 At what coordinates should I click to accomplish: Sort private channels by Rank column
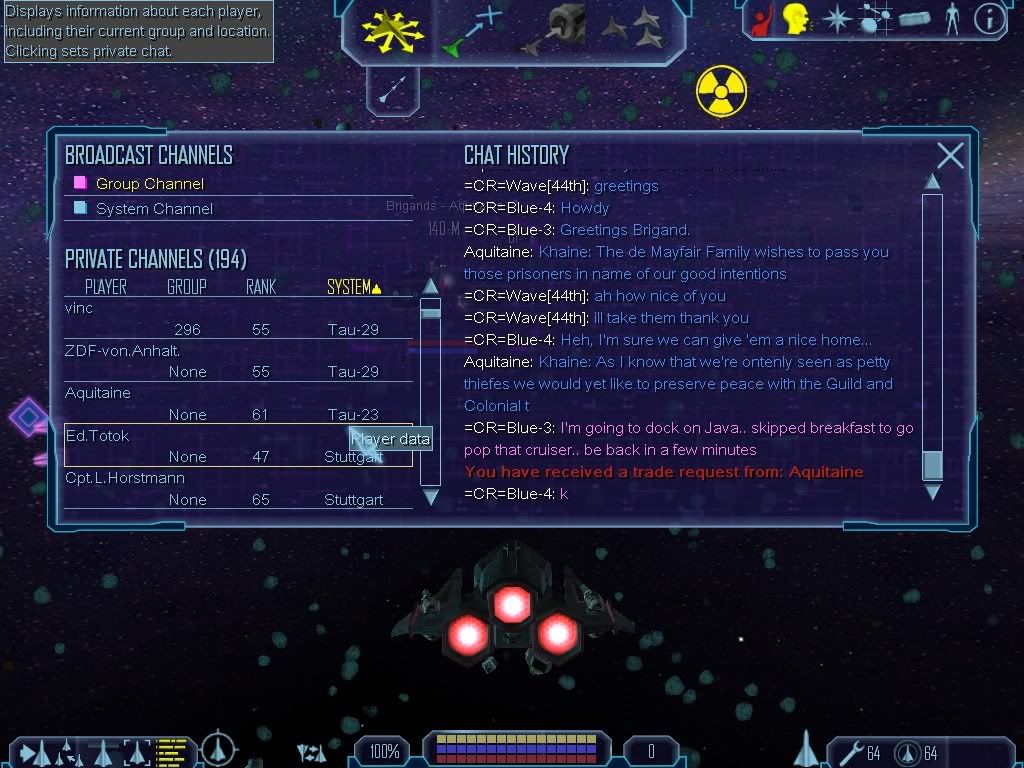[x=260, y=287]
